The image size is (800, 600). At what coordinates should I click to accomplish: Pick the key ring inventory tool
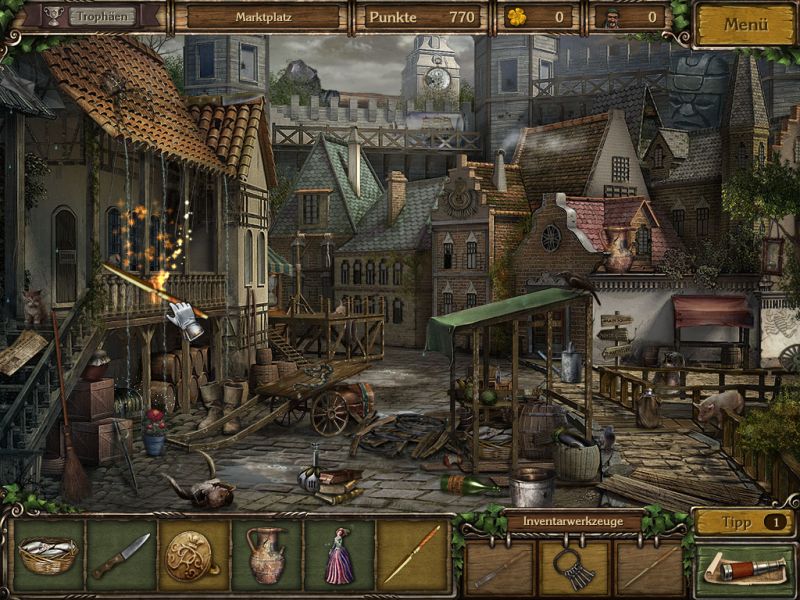pos(574,566)
